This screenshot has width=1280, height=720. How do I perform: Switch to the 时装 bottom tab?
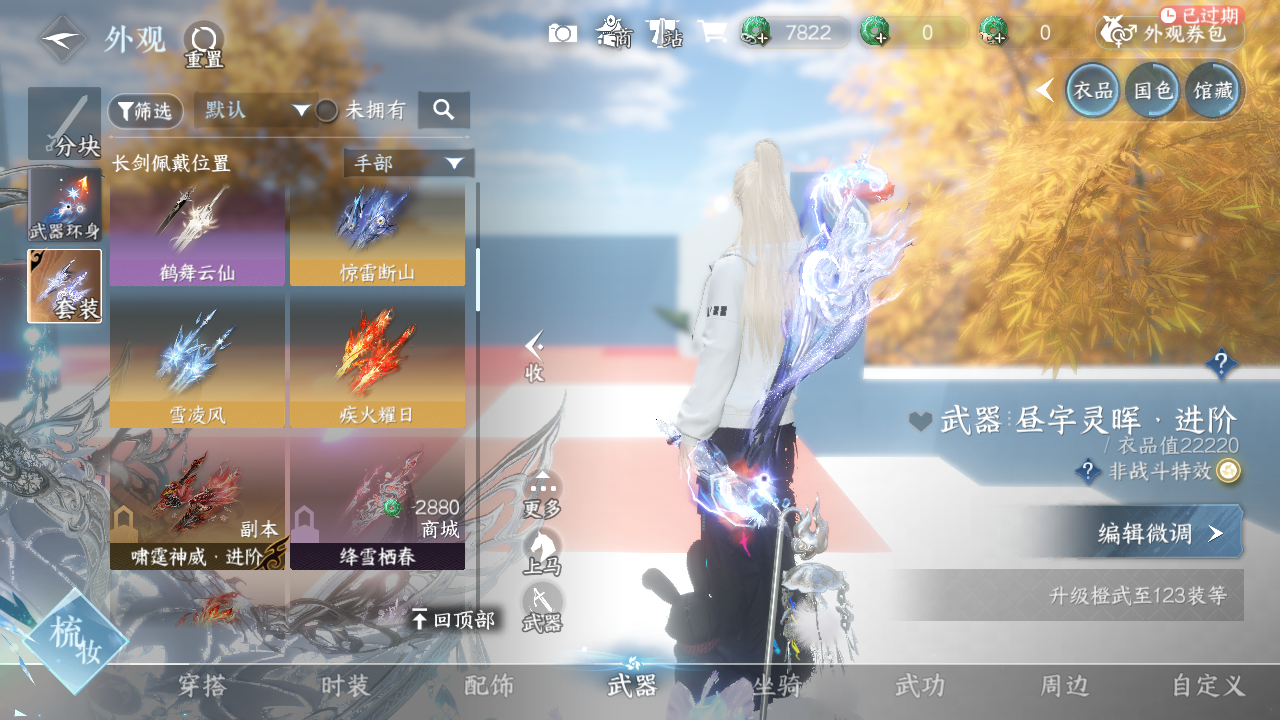click(346, 686)
